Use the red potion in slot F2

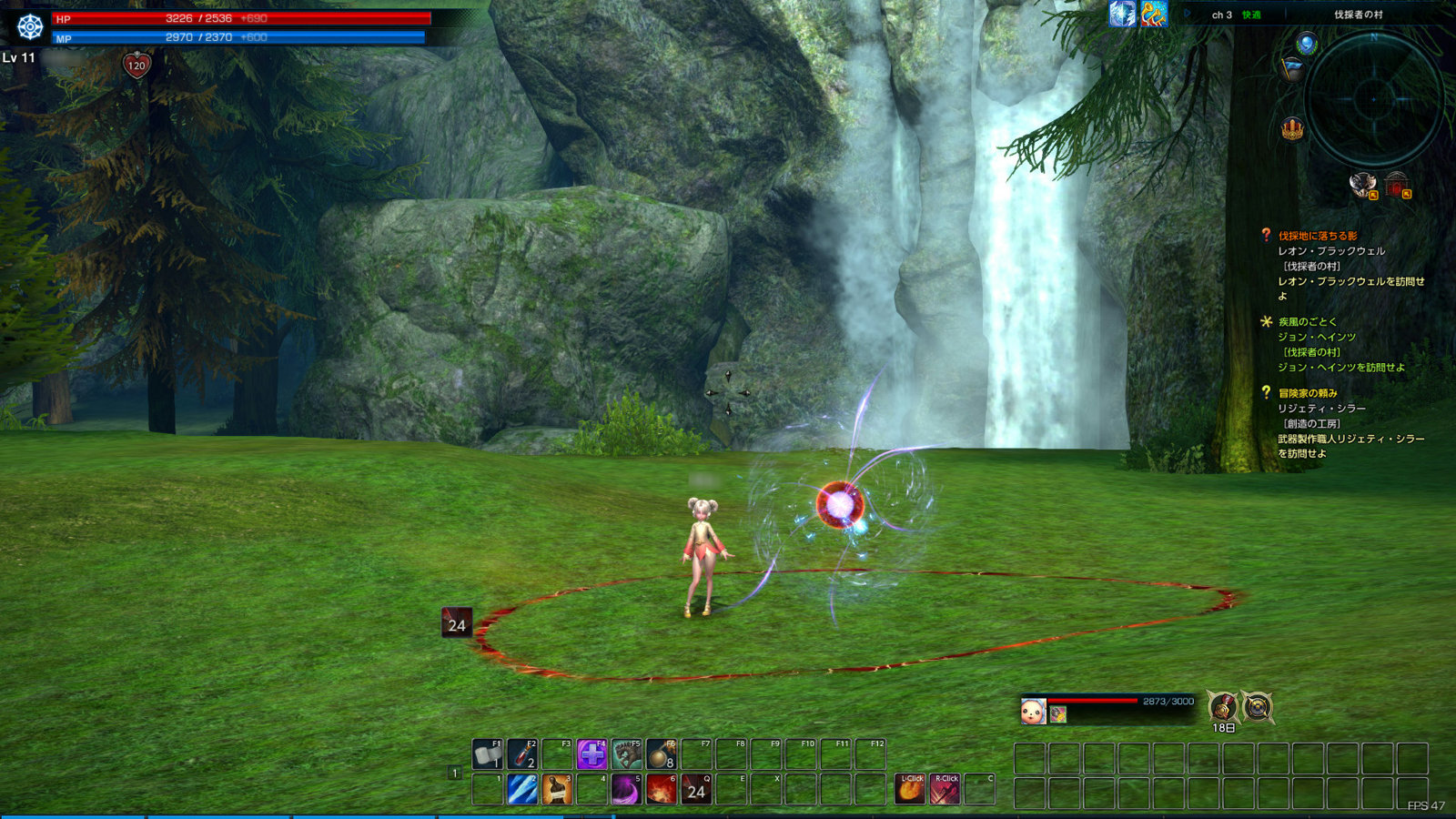tap(522, 754)
